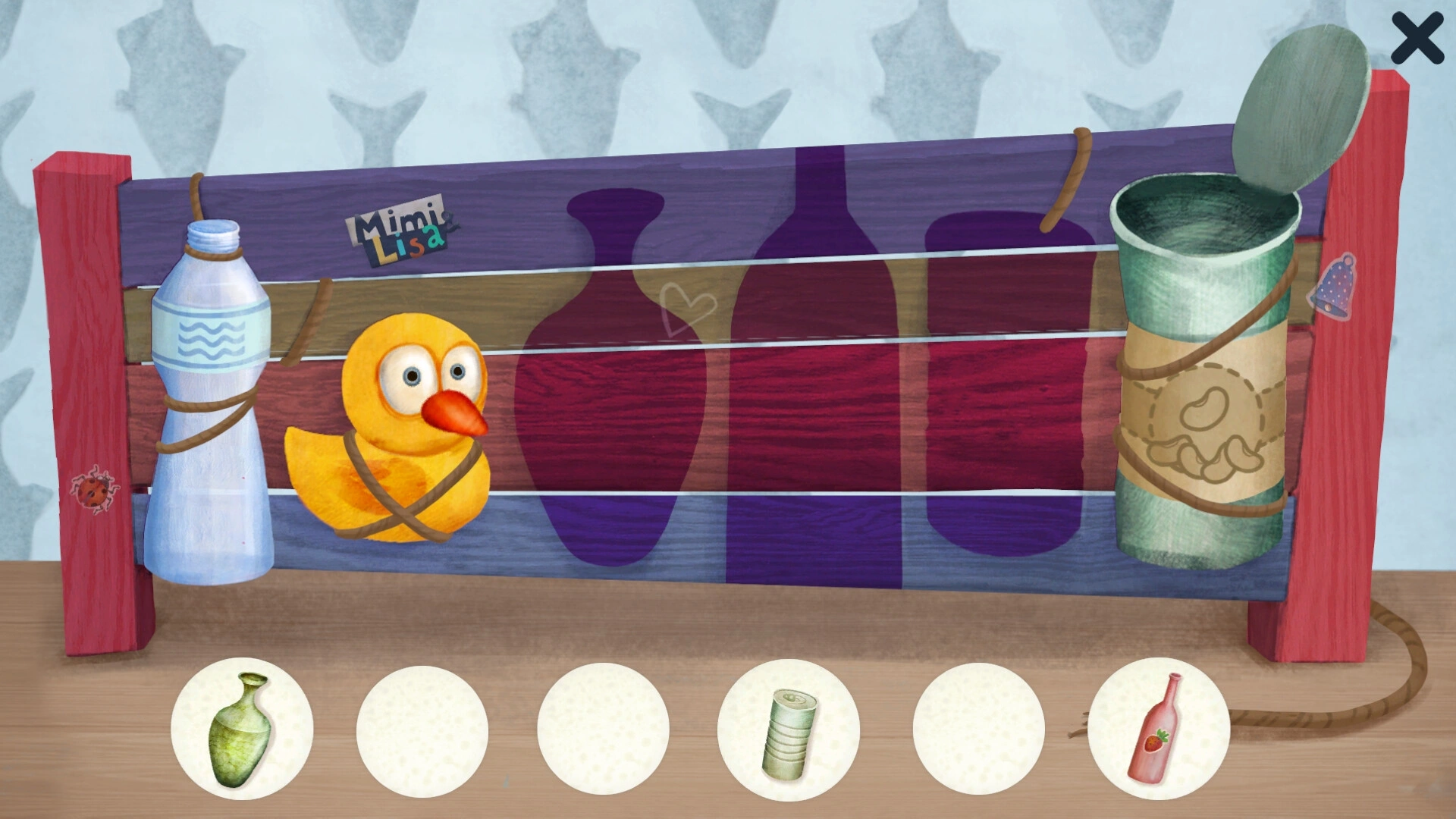Viewport: 1456px width, 819px height.
Task: Pick the tin can item slot
Action: coord(789,730)
